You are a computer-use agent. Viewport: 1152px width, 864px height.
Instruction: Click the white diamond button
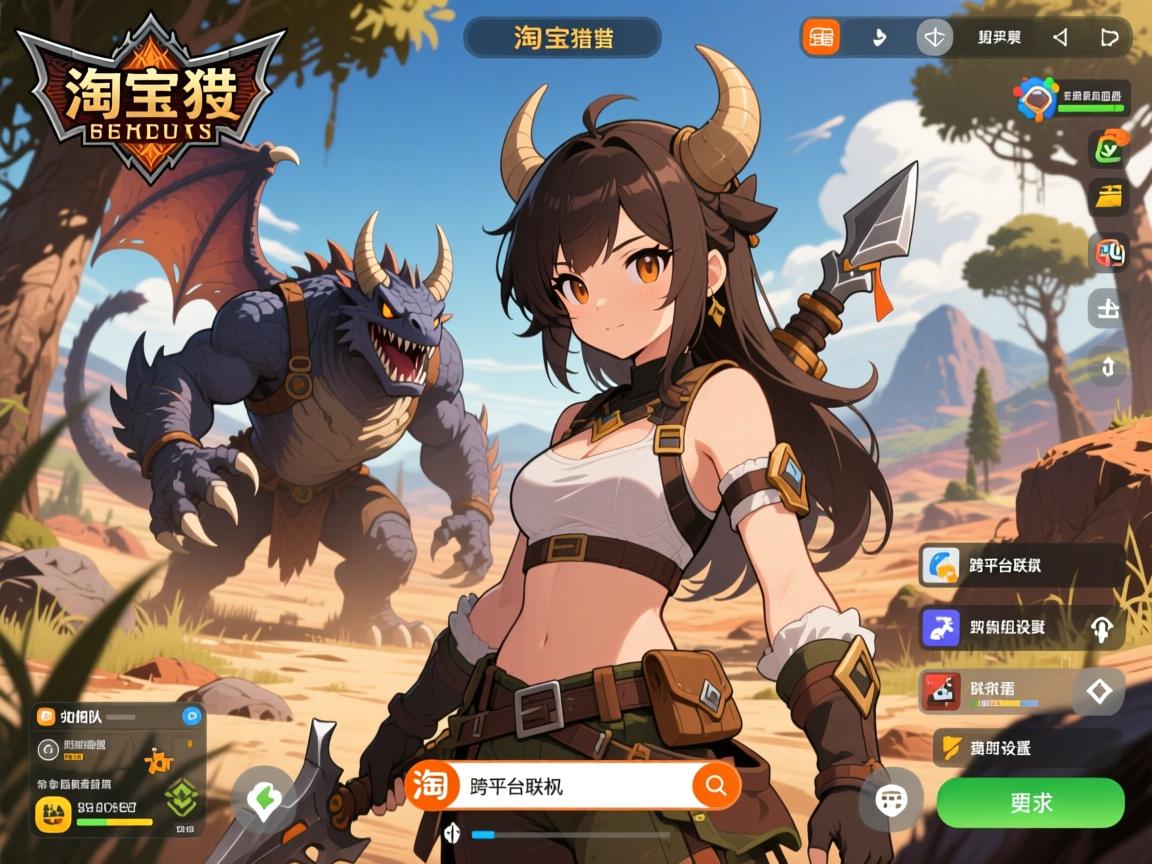click(1099, 690)
